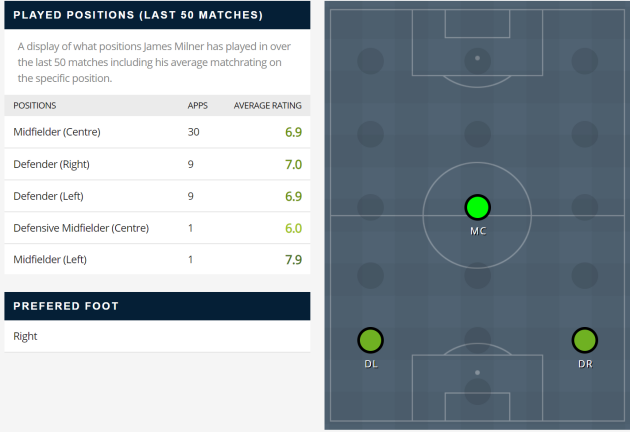Pick the Defender (Left) row
The height and width of the screenshot is (432, 630).
click(x=157, y=196)
